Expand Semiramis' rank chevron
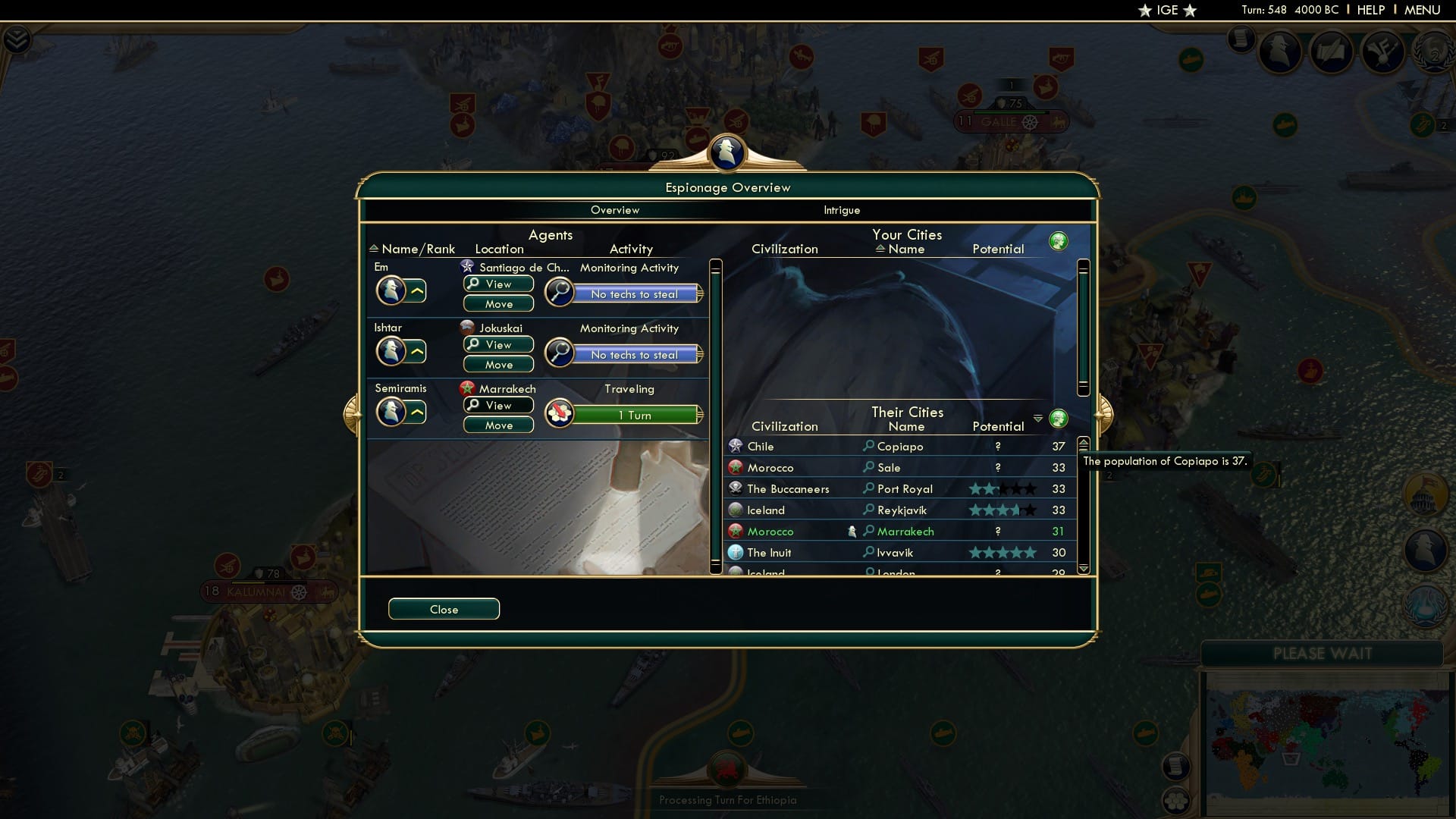This screenshot has width=1456, height=819. click(x=418, y=413)
